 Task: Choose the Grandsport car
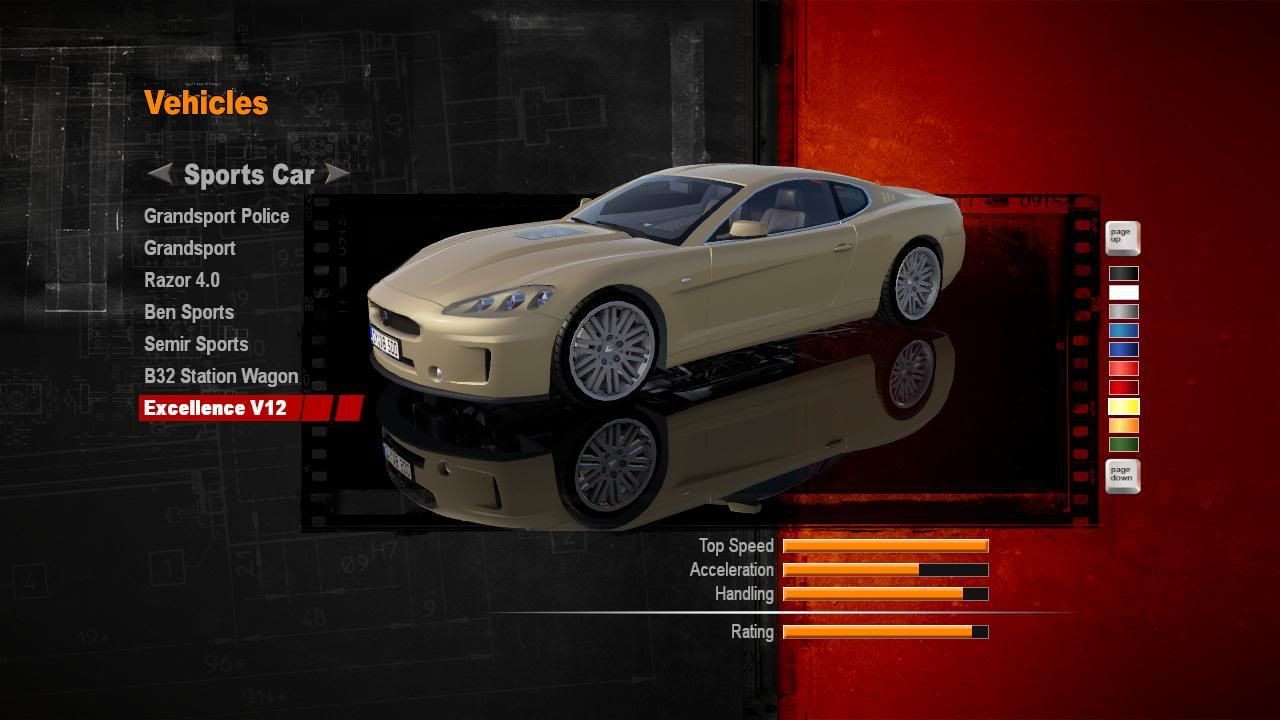(189, 248)
